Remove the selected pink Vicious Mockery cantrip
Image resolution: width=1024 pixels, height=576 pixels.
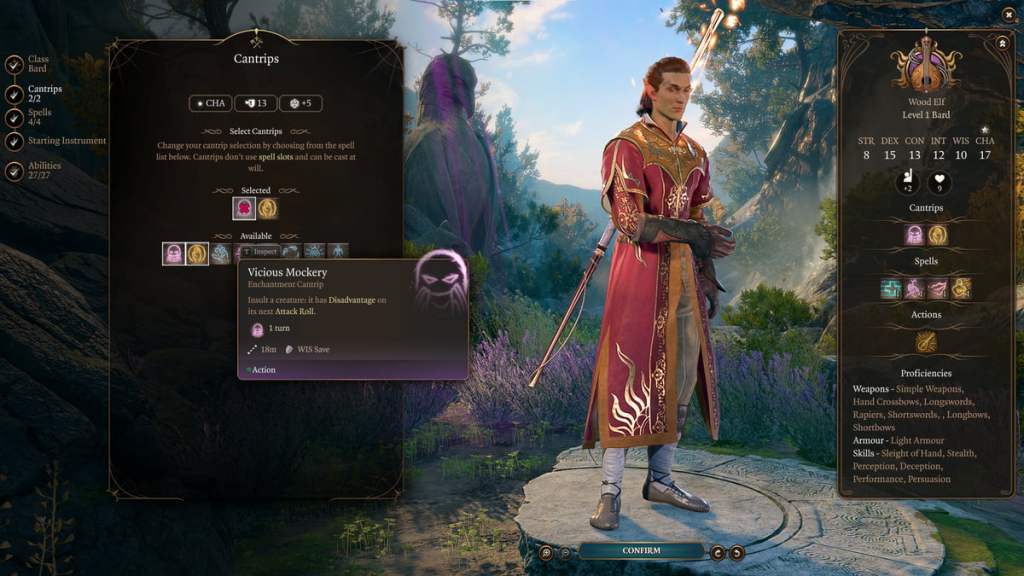tap(244, 208)
